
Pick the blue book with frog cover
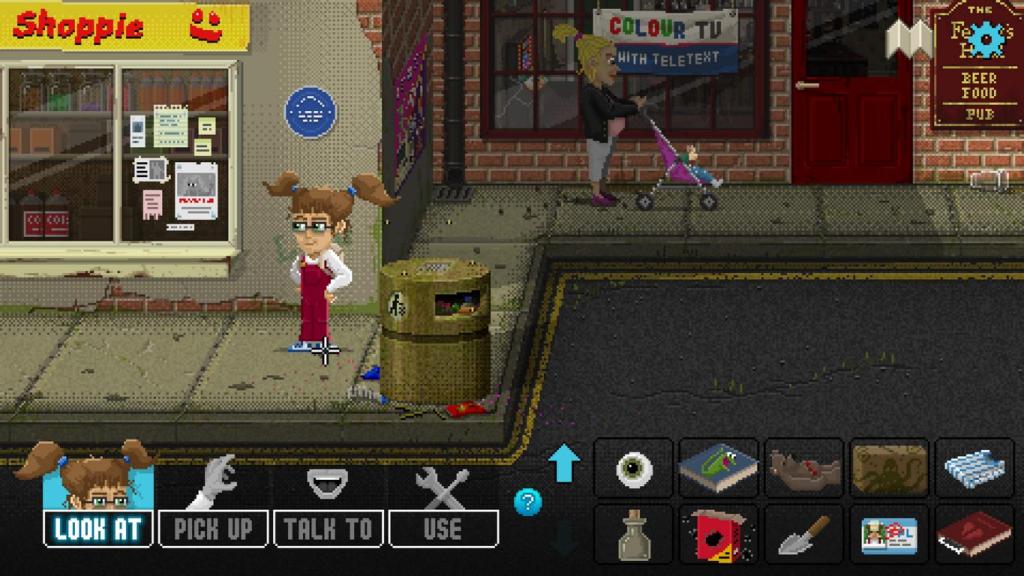[719, 468]
